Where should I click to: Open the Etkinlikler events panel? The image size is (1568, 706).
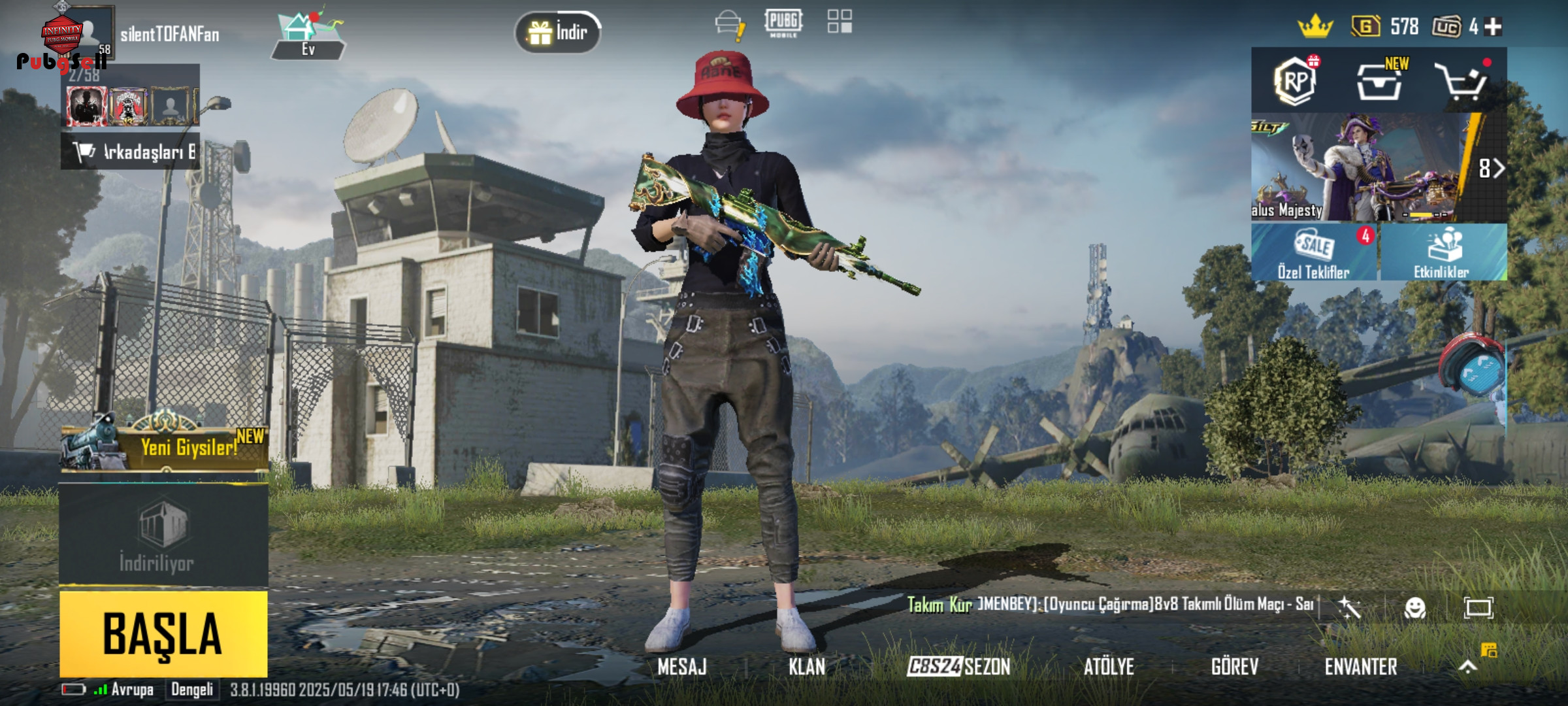1443,252
